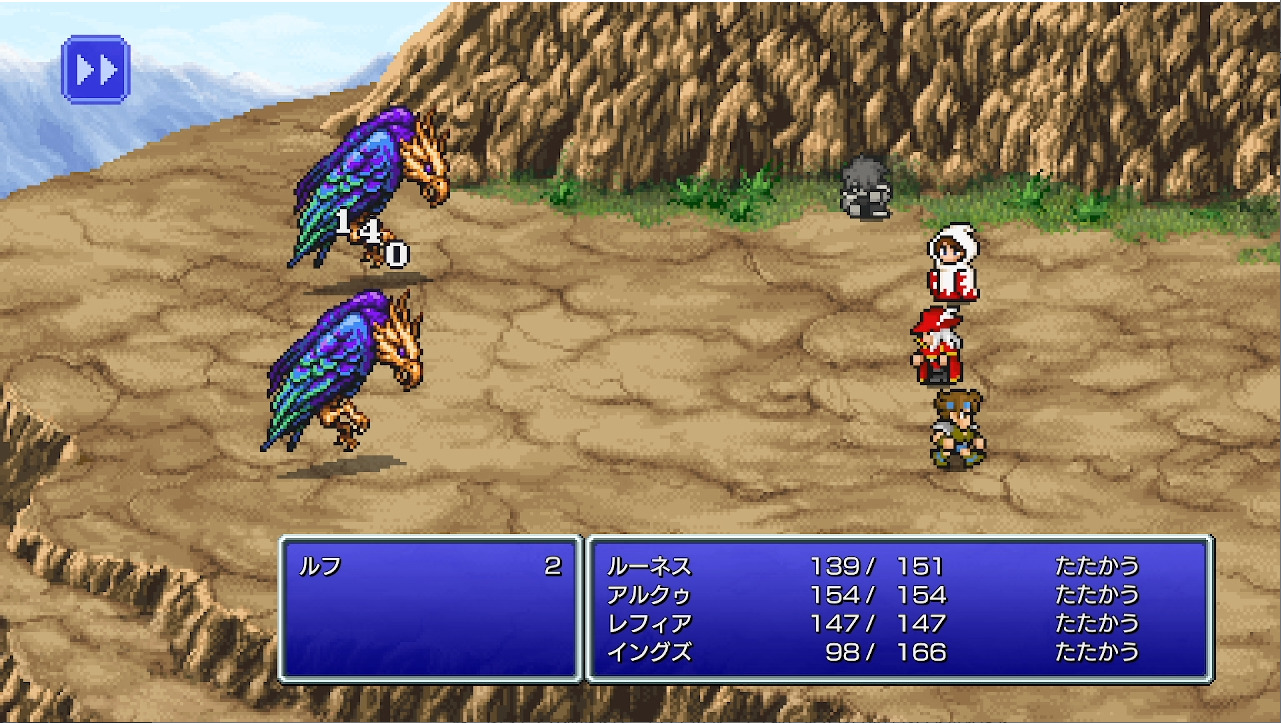Toggle たたかう command for アルクゥ
This screenshot has width=1281, height=723.
coord(1096,592)
